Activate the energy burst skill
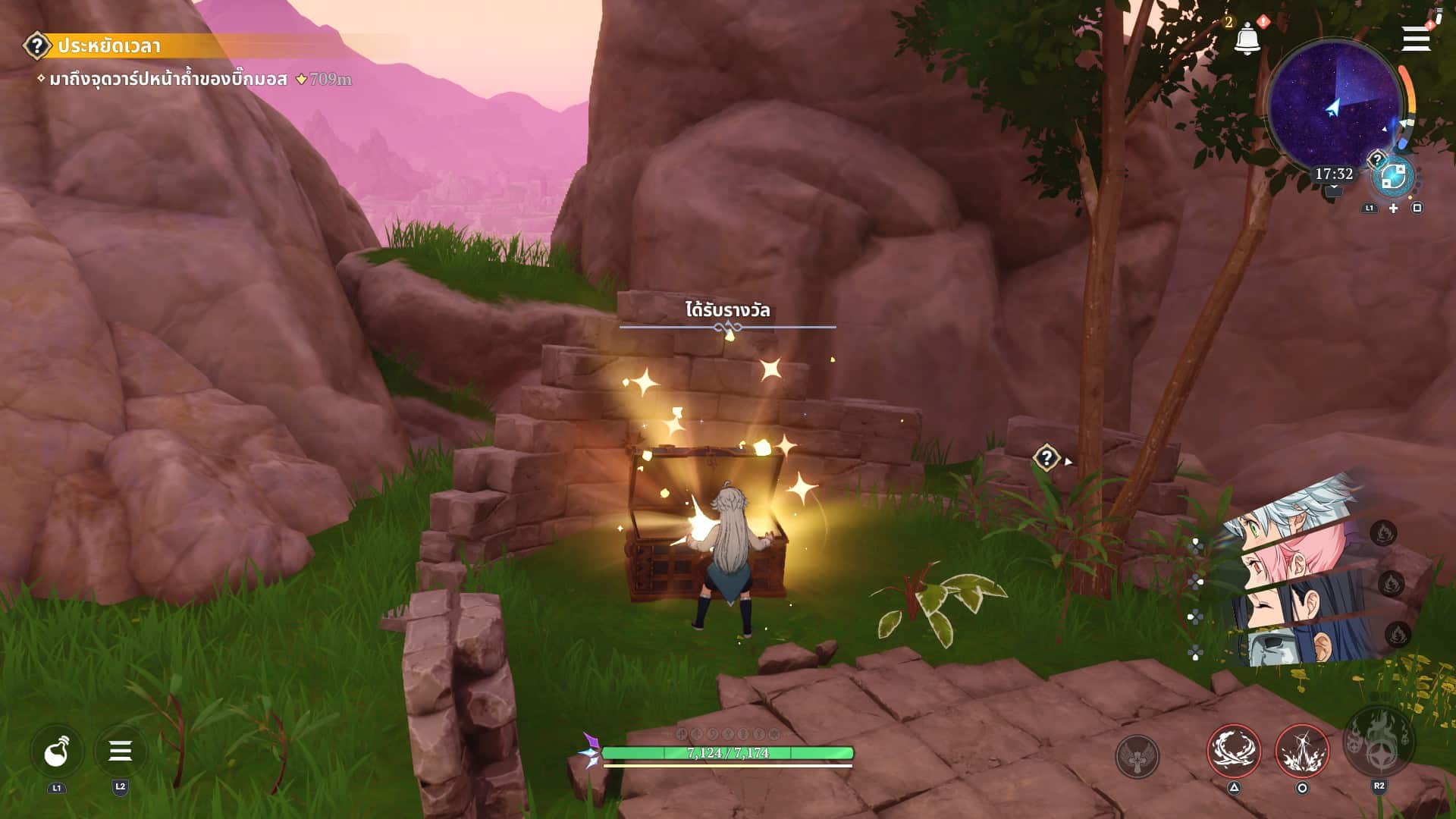1456x819 pixels. [x=1302, y=751]
